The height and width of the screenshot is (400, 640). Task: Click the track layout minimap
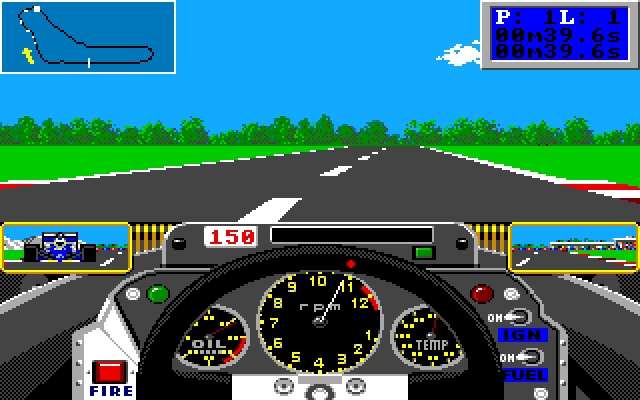tap(88, 37)
